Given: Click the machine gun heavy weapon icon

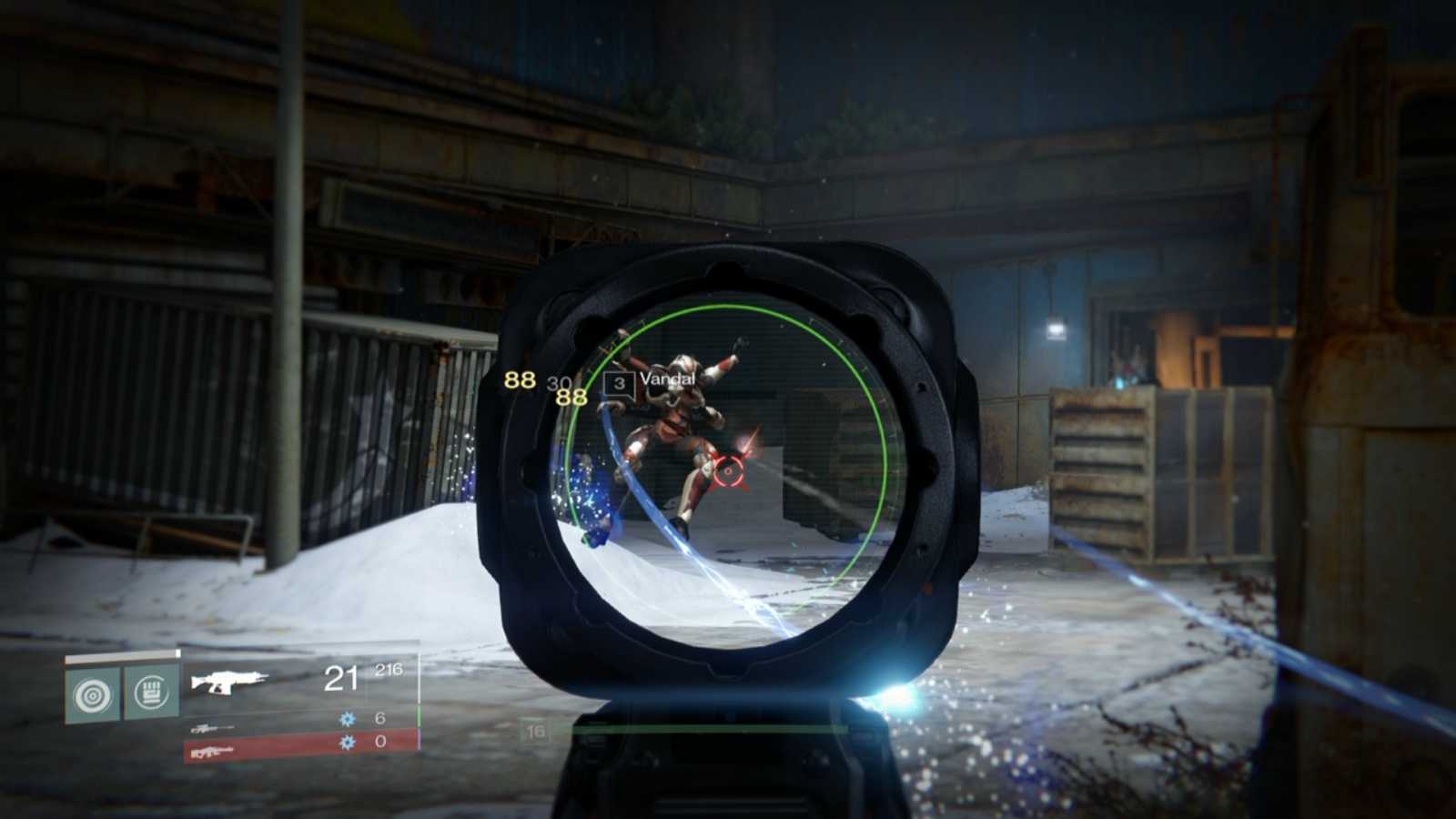Looking at the screenshot, I should click(211, 753).
